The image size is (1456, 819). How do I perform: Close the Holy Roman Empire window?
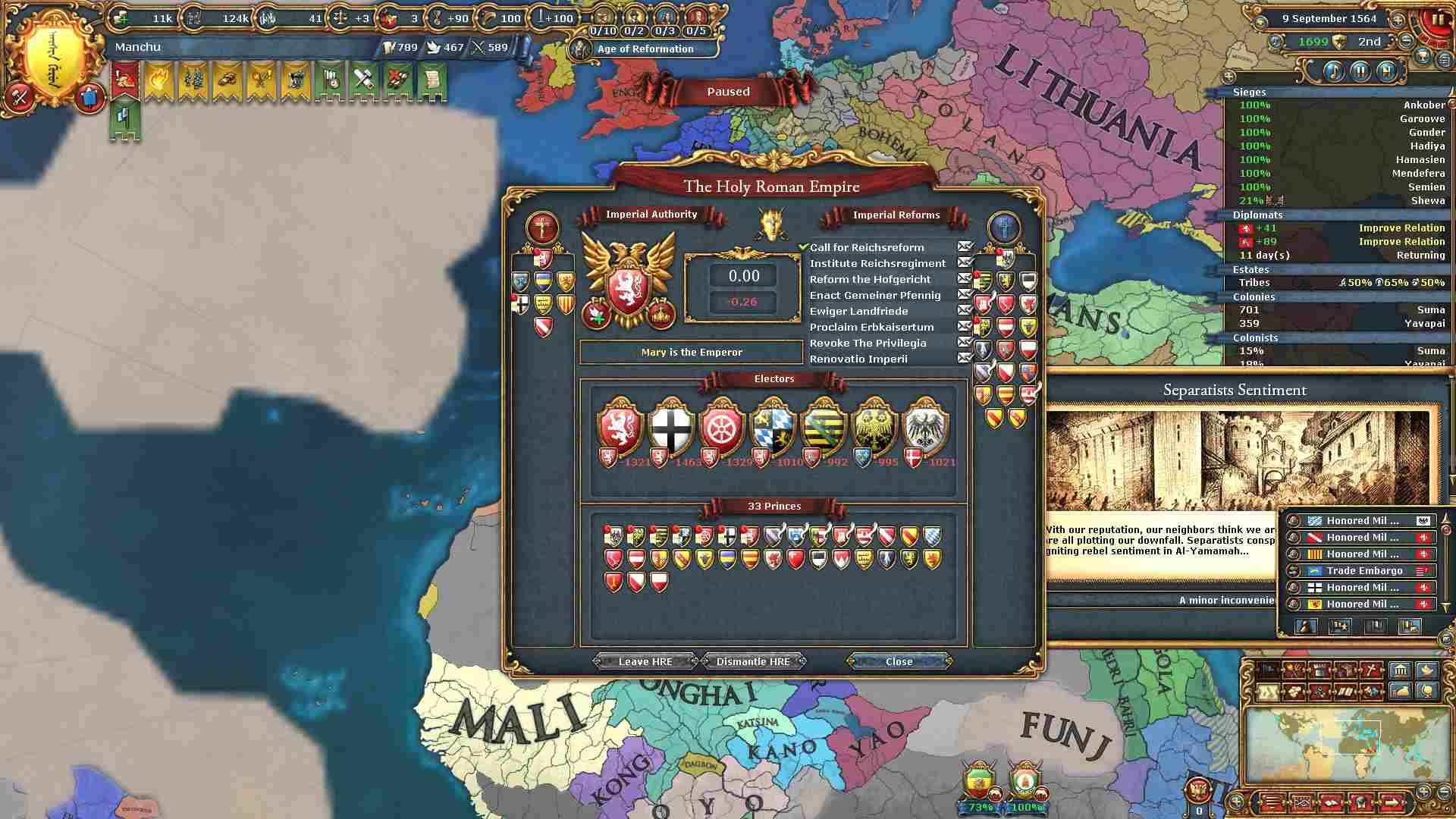[x=899, y=661]
